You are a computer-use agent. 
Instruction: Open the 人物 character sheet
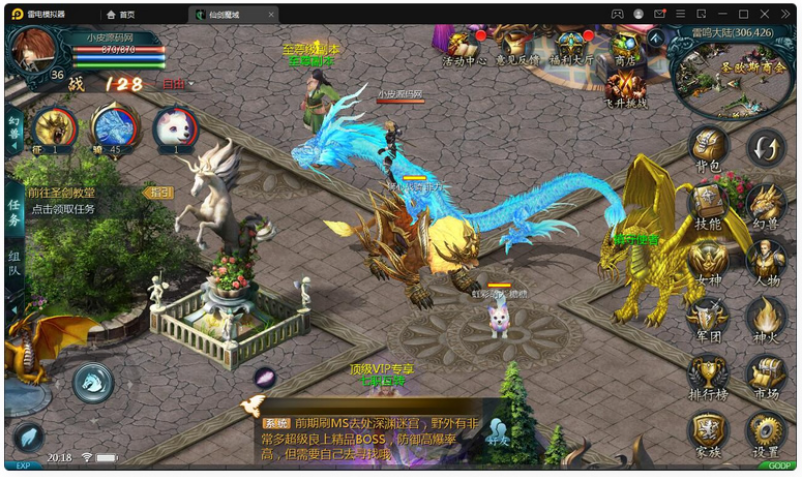pos(766,262)
